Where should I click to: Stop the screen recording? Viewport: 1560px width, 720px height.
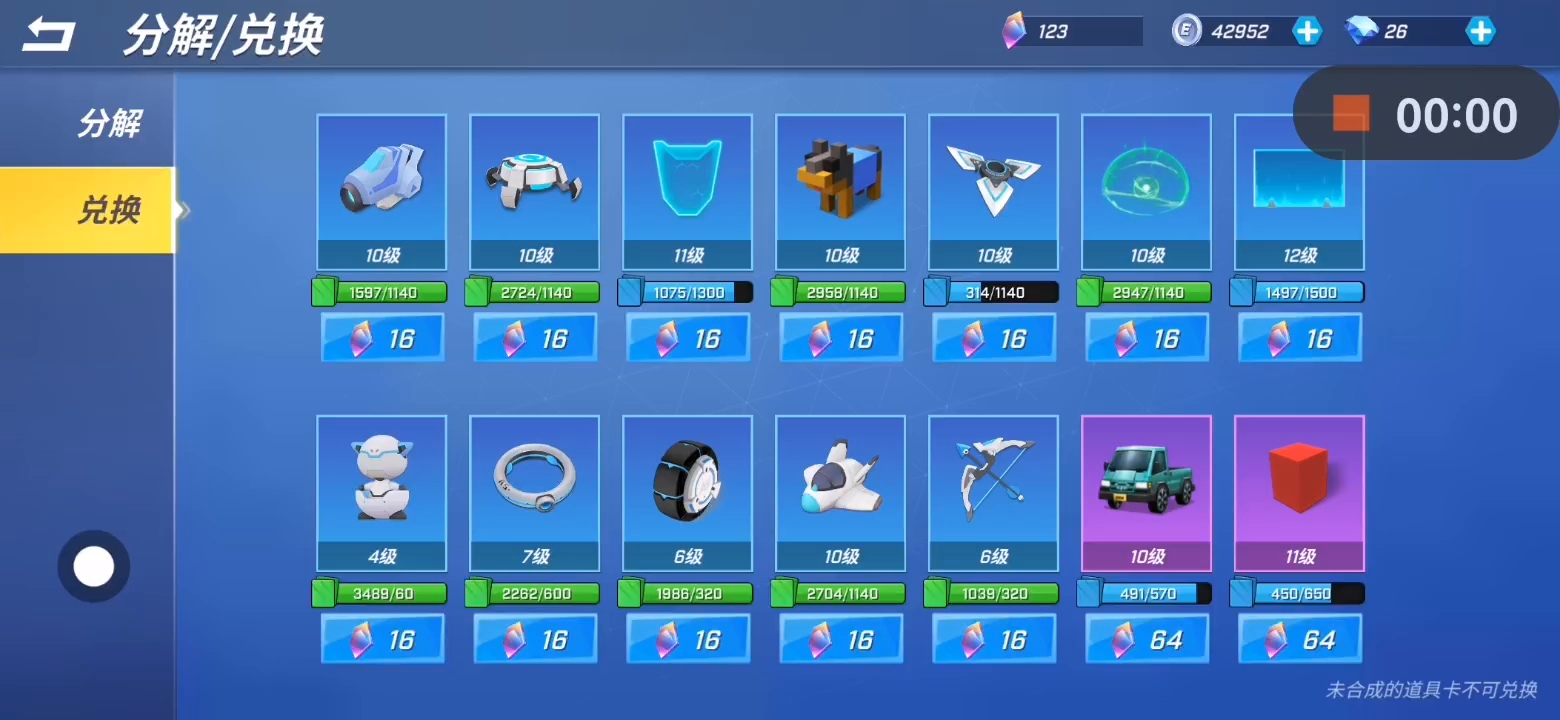point(1350,114)
